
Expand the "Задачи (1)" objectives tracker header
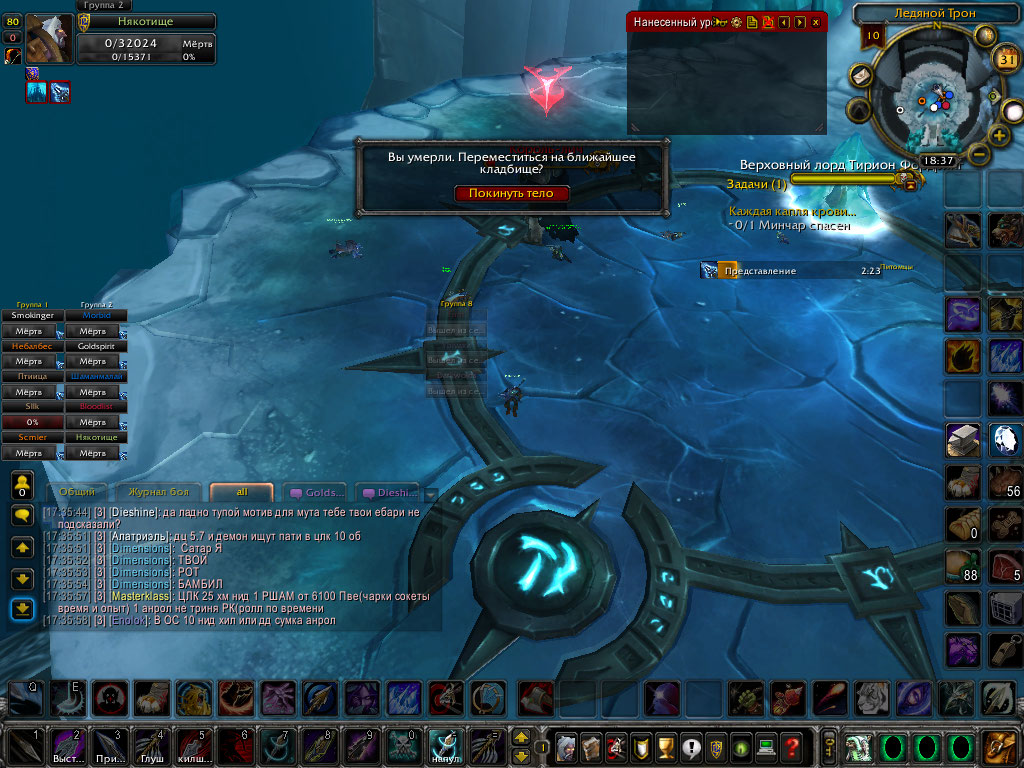[x=757, y=185]
